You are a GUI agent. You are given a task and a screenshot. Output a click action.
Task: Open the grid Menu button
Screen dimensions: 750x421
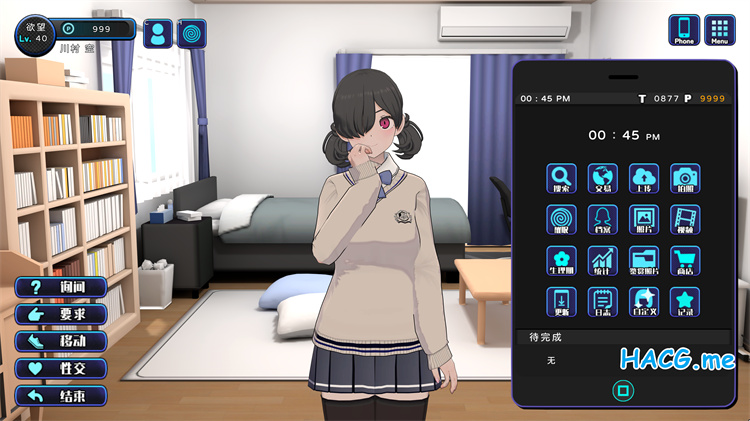[x=719, y=29]
